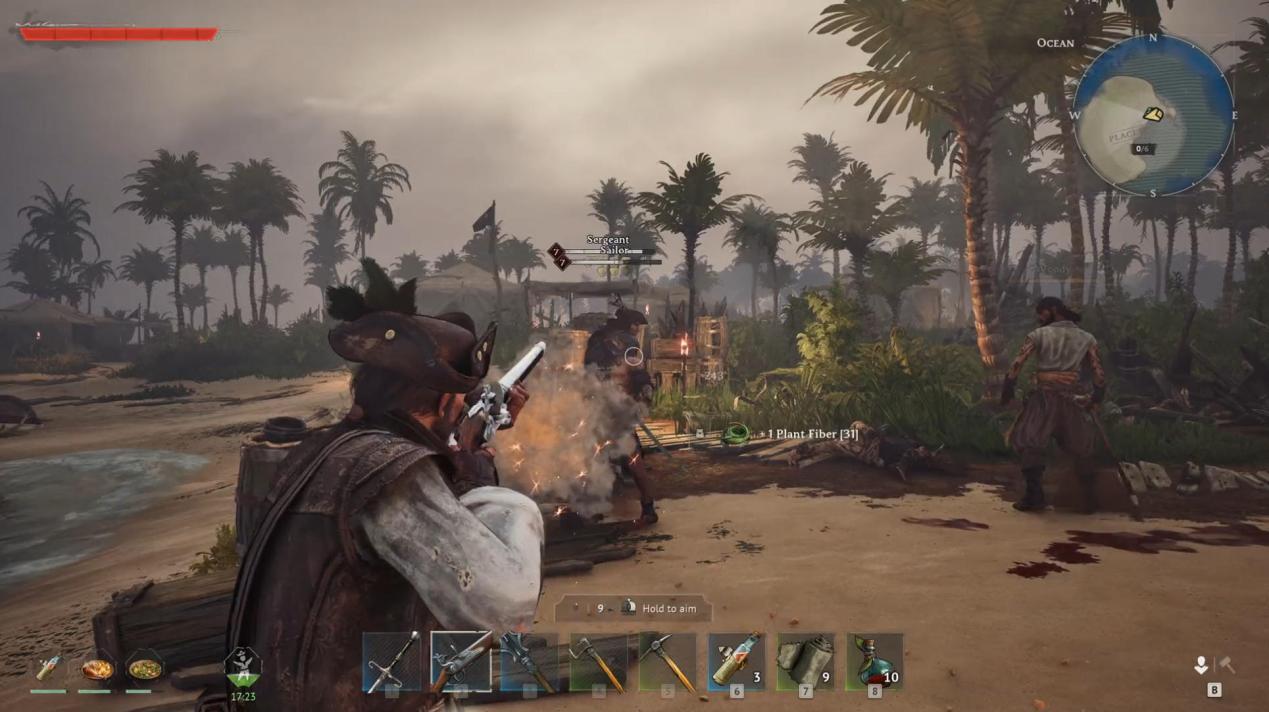
Task: Choose the dark polearm weapon slot
Action: (530, 661)
